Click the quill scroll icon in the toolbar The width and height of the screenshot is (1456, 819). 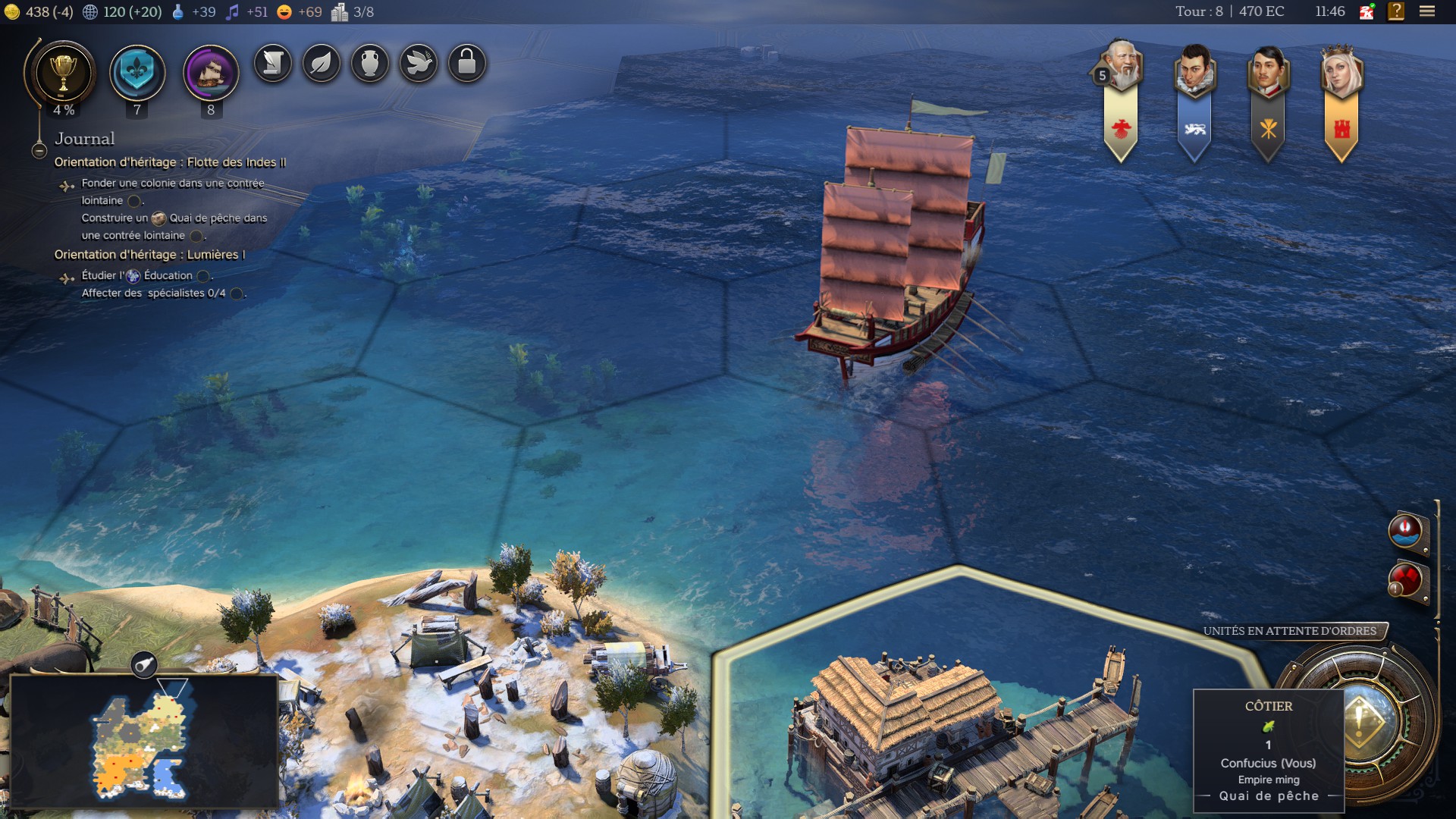pos(271,64)
